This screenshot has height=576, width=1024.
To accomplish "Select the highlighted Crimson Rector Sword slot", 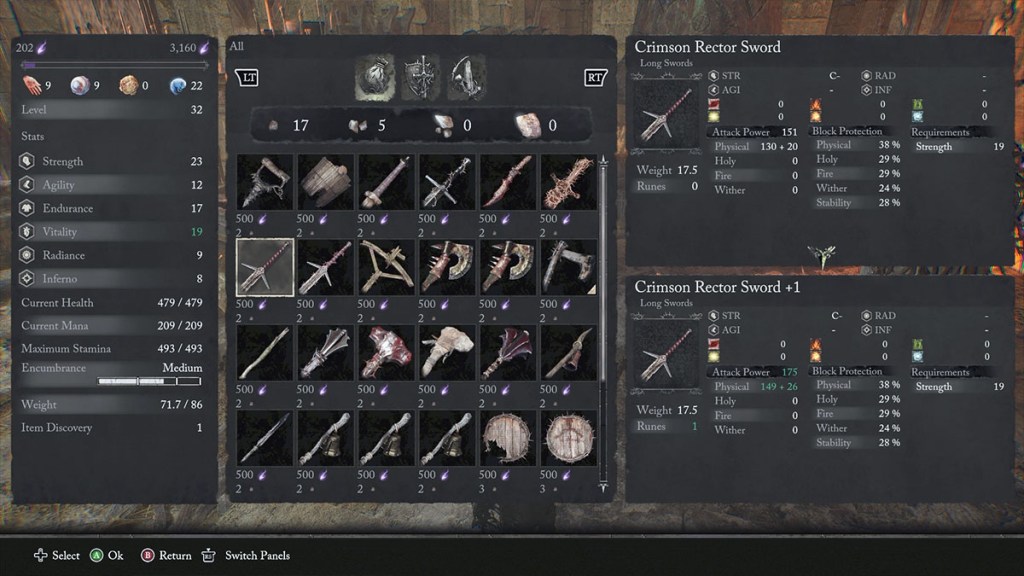I will tap(265, 267).
